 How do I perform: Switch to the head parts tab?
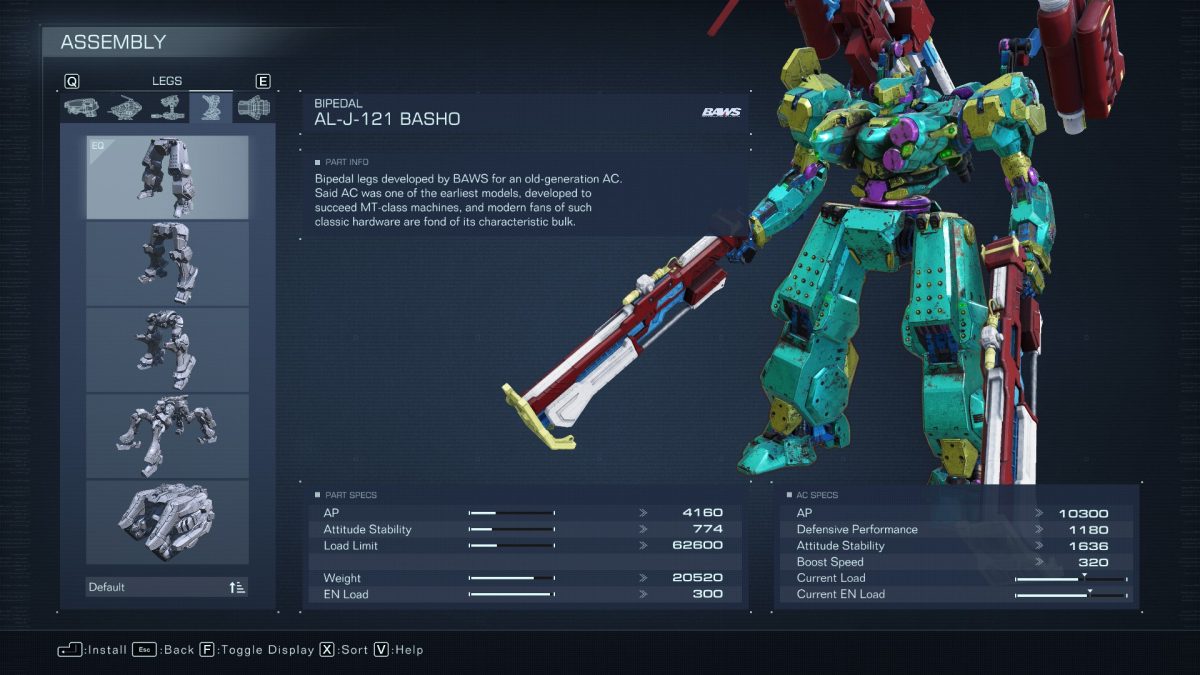coord(81,107)
